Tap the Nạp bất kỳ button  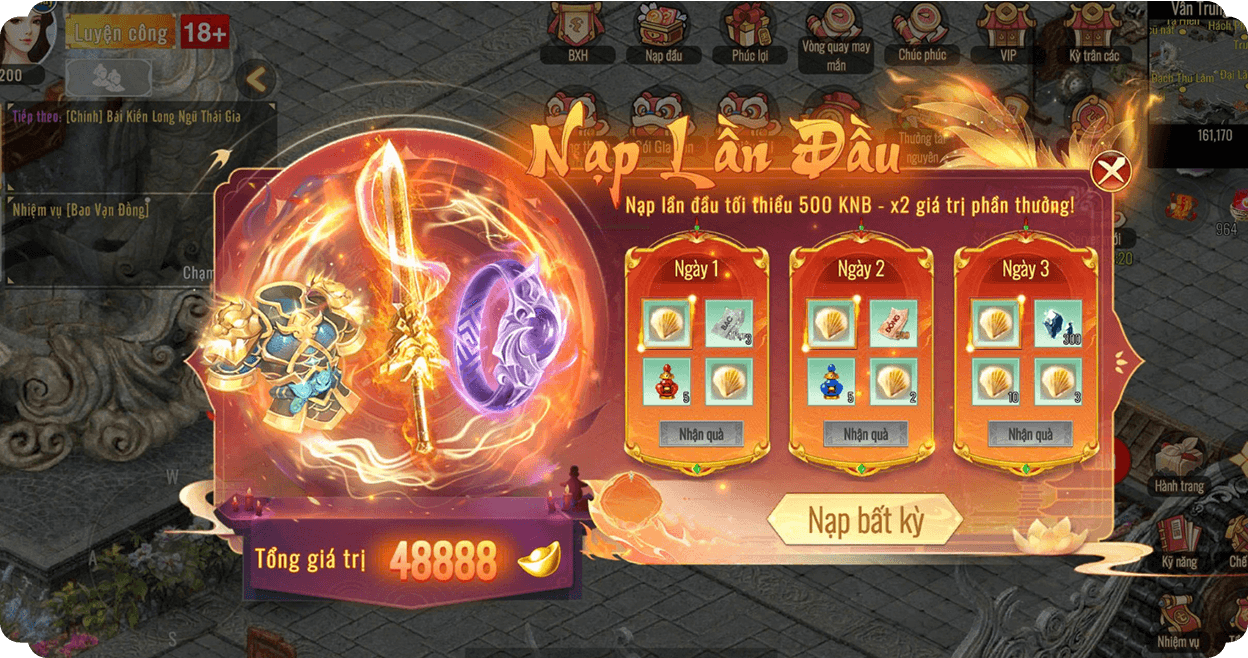[864, 520]
